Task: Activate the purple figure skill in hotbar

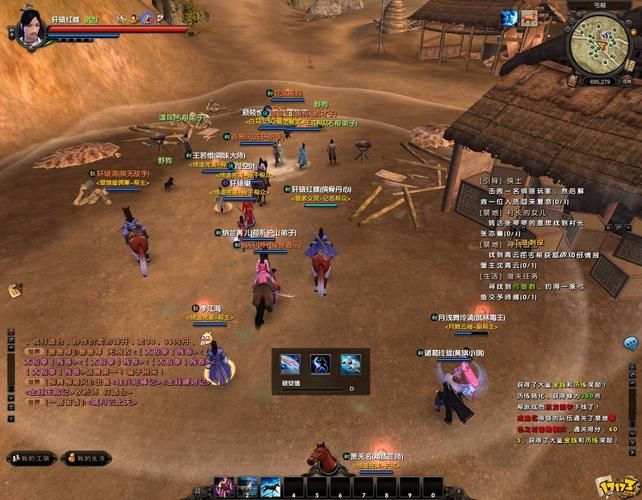Action: pos(224,487)
